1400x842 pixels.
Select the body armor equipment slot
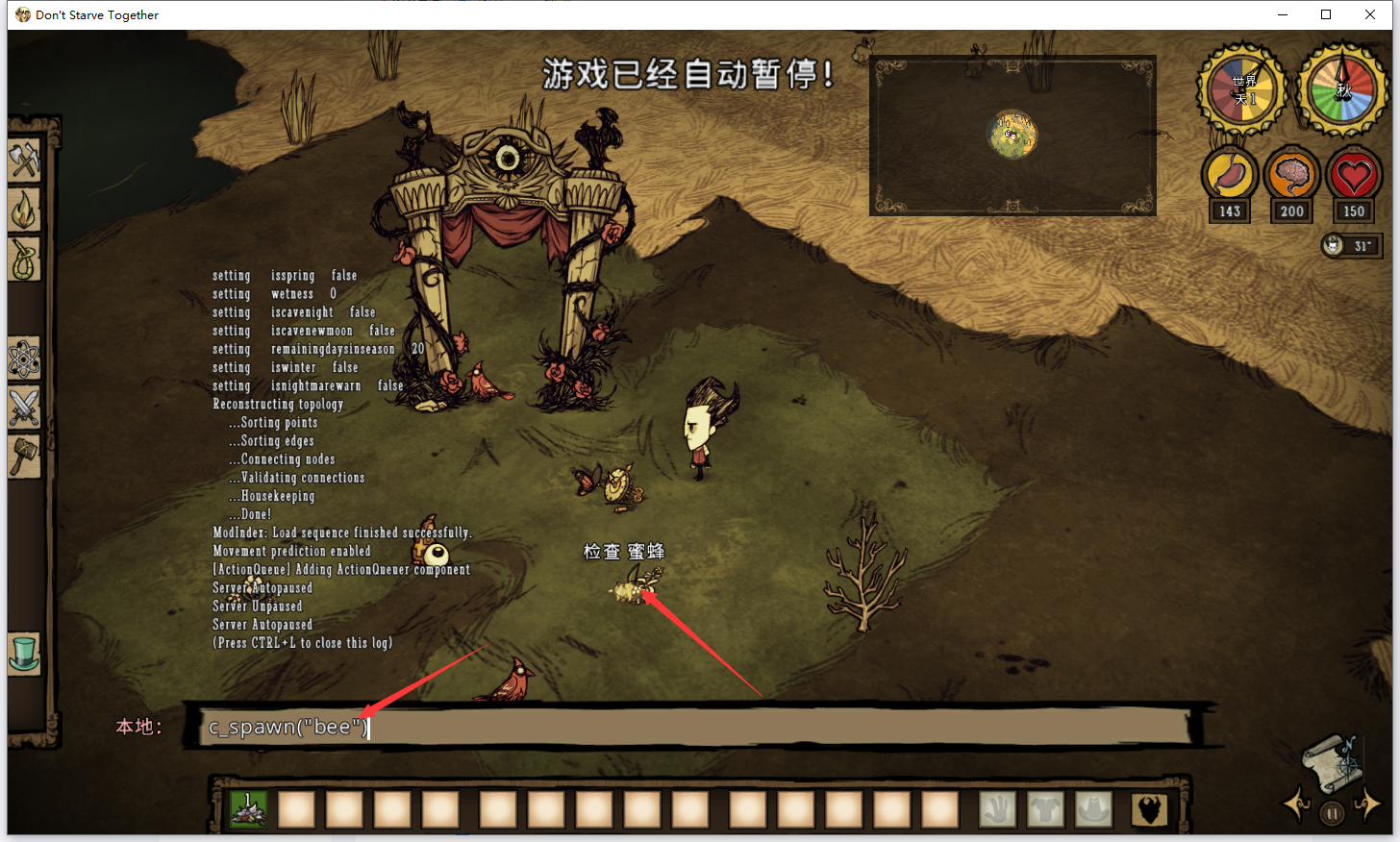pos(1045,809)
